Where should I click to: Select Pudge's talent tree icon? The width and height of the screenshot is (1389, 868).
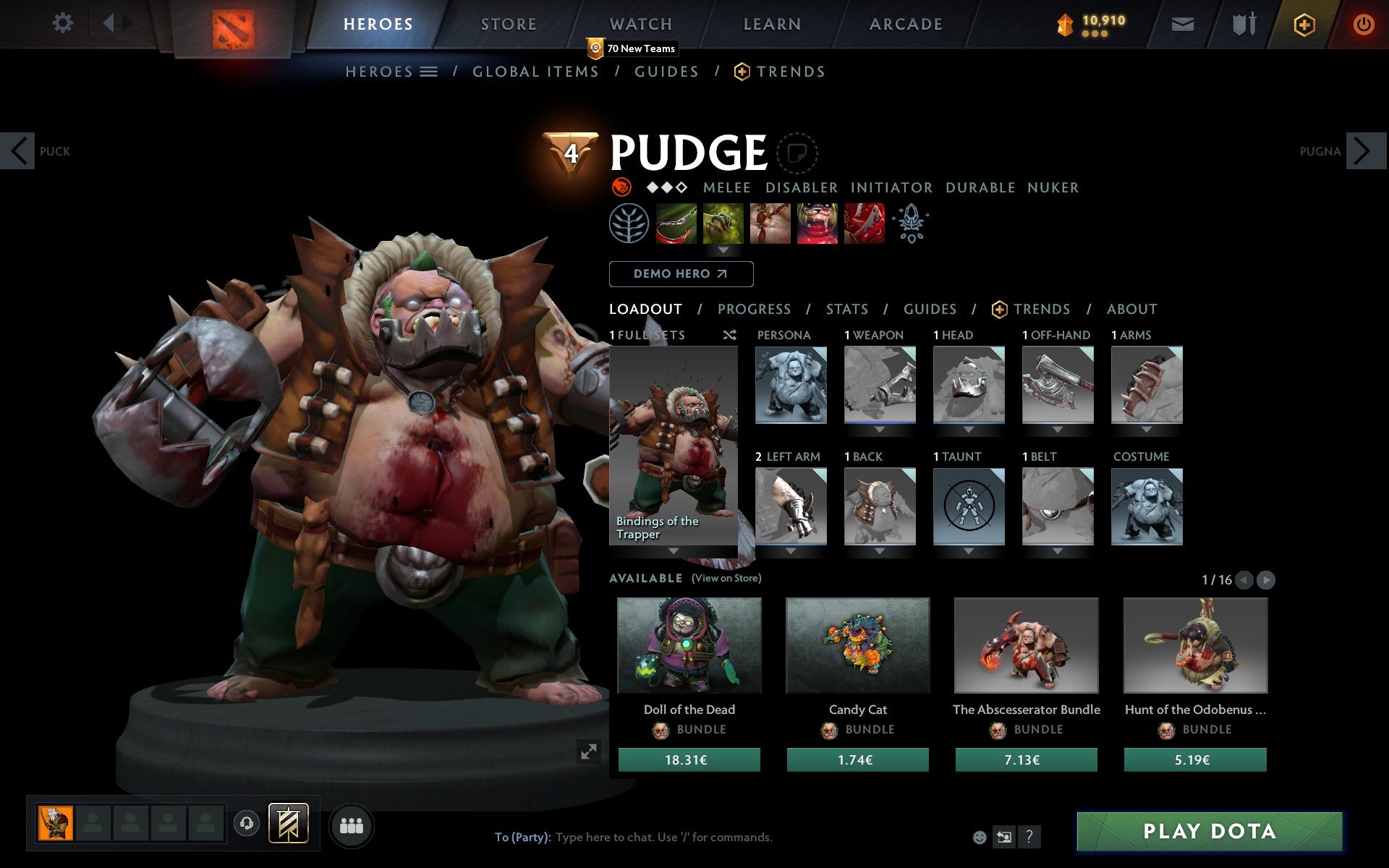point(629,224)
